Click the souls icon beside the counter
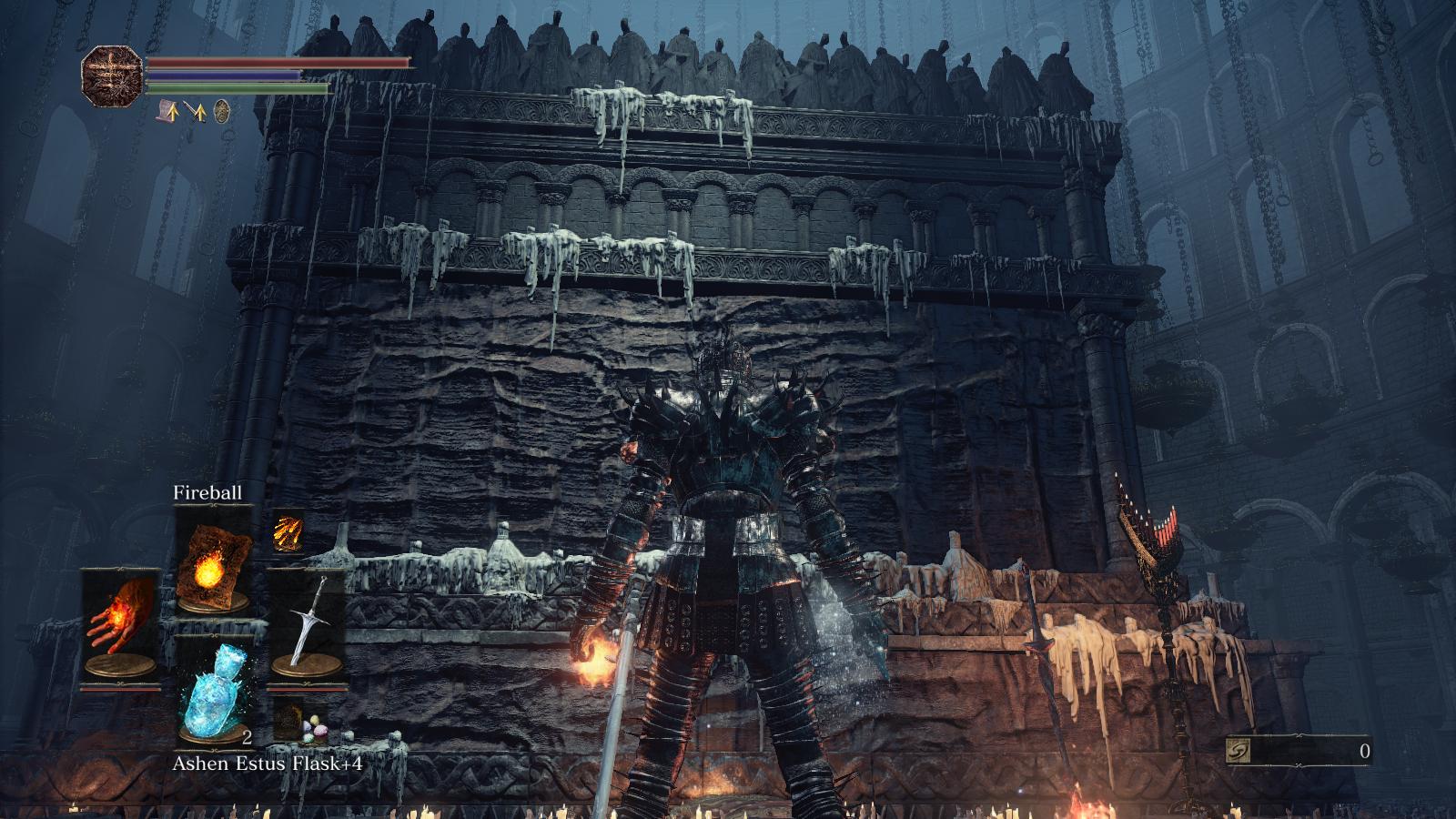The height and width of the screenshot is (819, 1456). pyautogui.click(x=1239, y=751)
